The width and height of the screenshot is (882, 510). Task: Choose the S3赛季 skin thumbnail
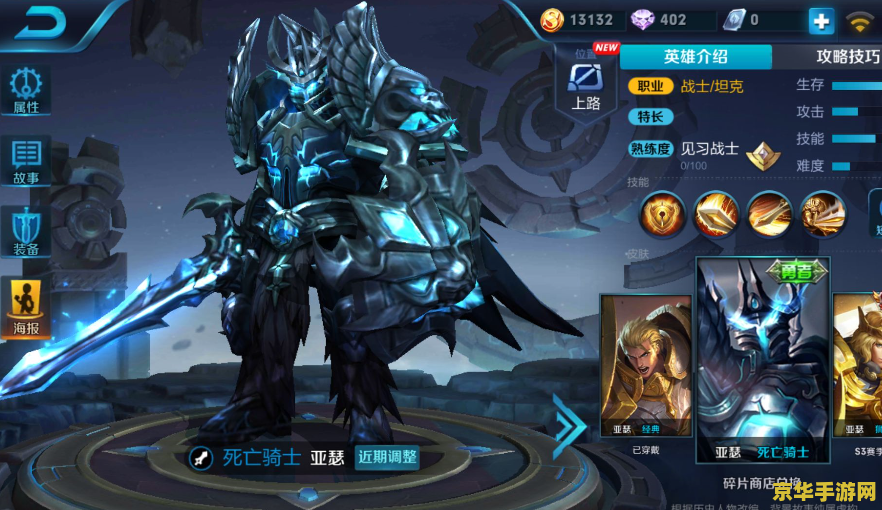[x=860, y=370]
